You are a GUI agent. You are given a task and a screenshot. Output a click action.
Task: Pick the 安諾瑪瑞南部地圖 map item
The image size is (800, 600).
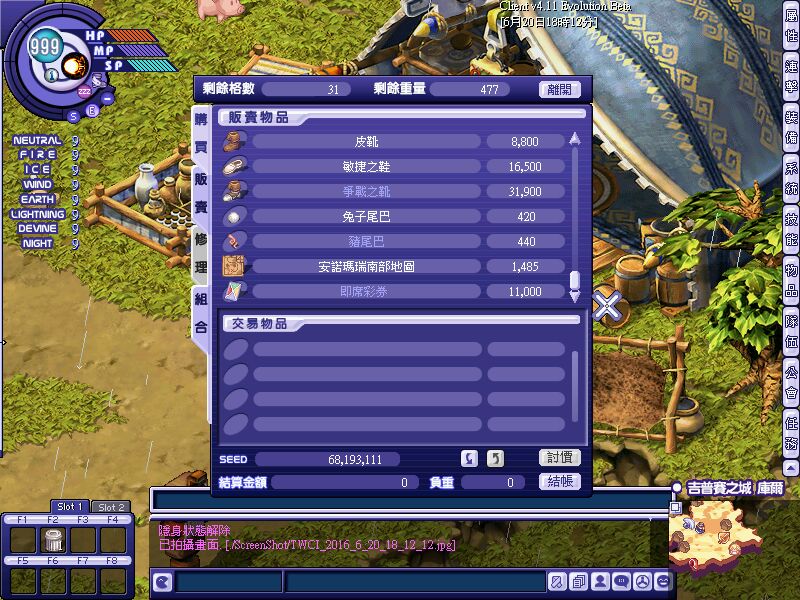pyautogui.click(x=365, y=267)
